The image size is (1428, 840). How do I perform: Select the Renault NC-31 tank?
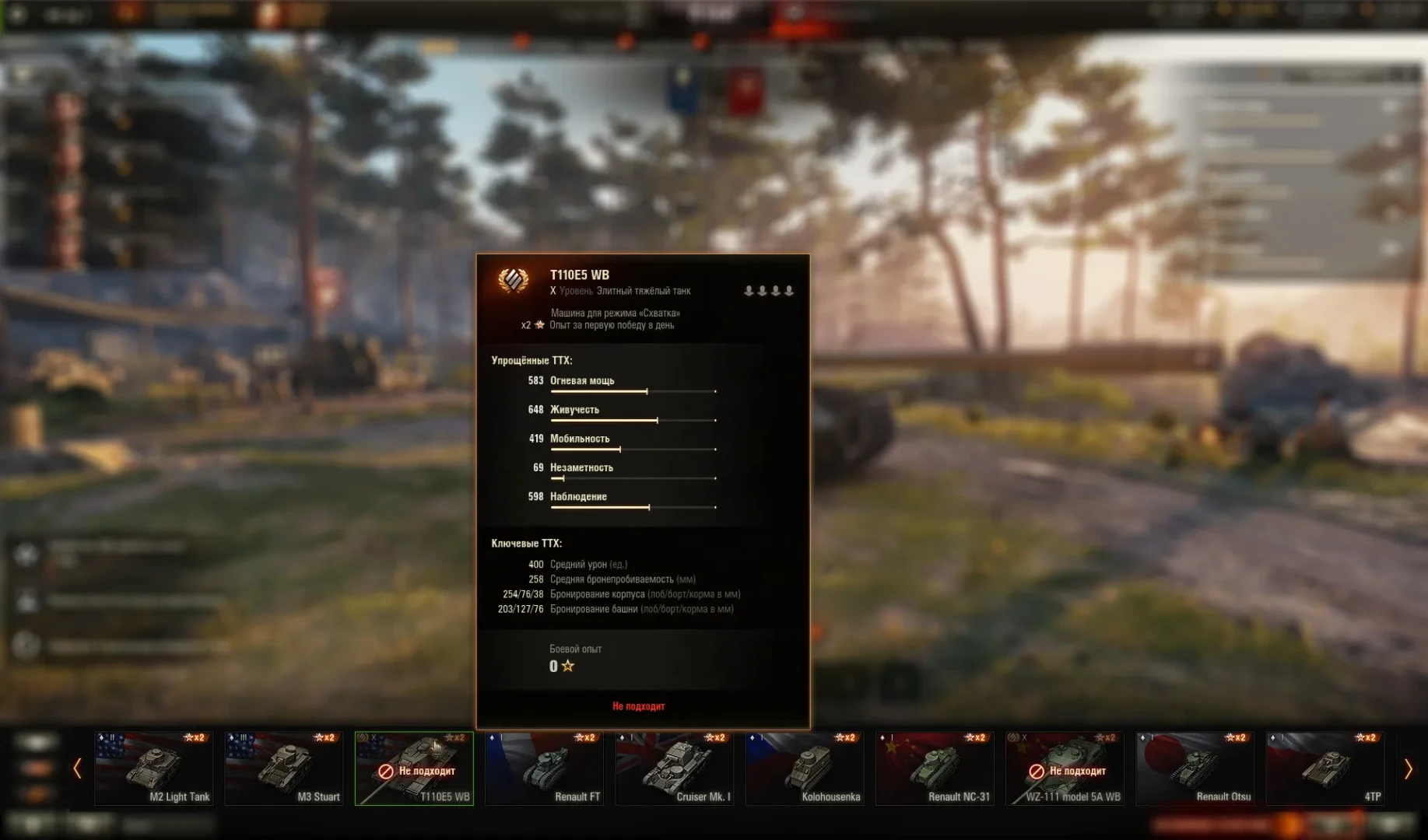click(x=935, y=768)
